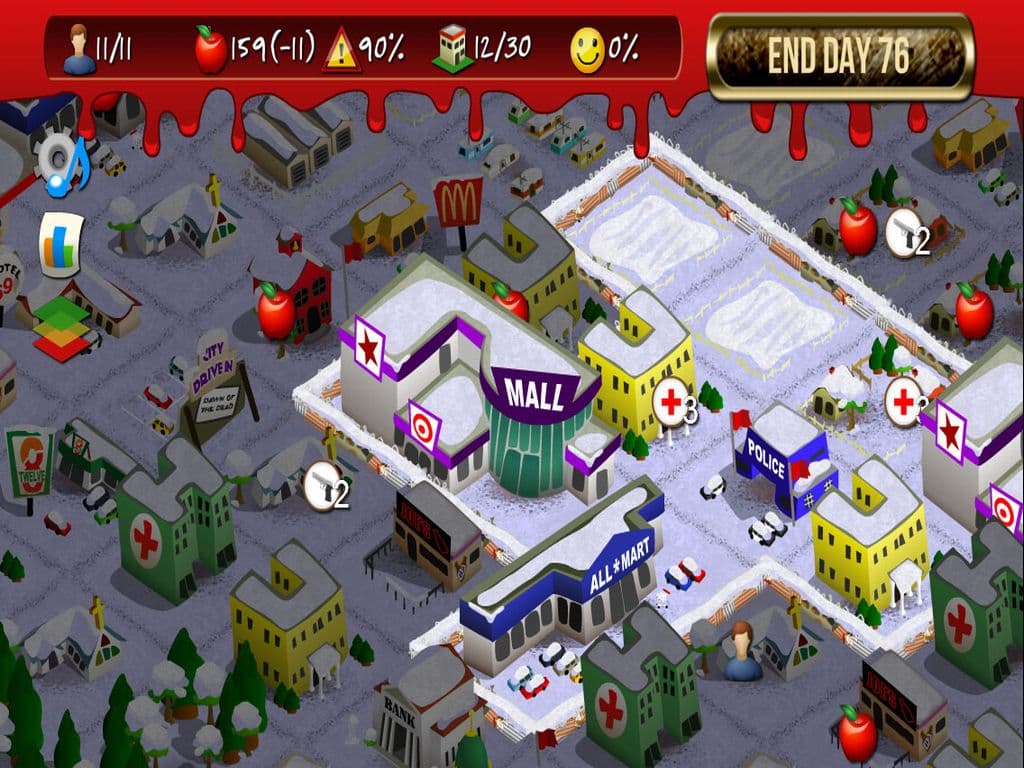The height and width of the screenshot is (768, 1024).
Task: Select the survivor portrait marker
Action: [743, 647]
